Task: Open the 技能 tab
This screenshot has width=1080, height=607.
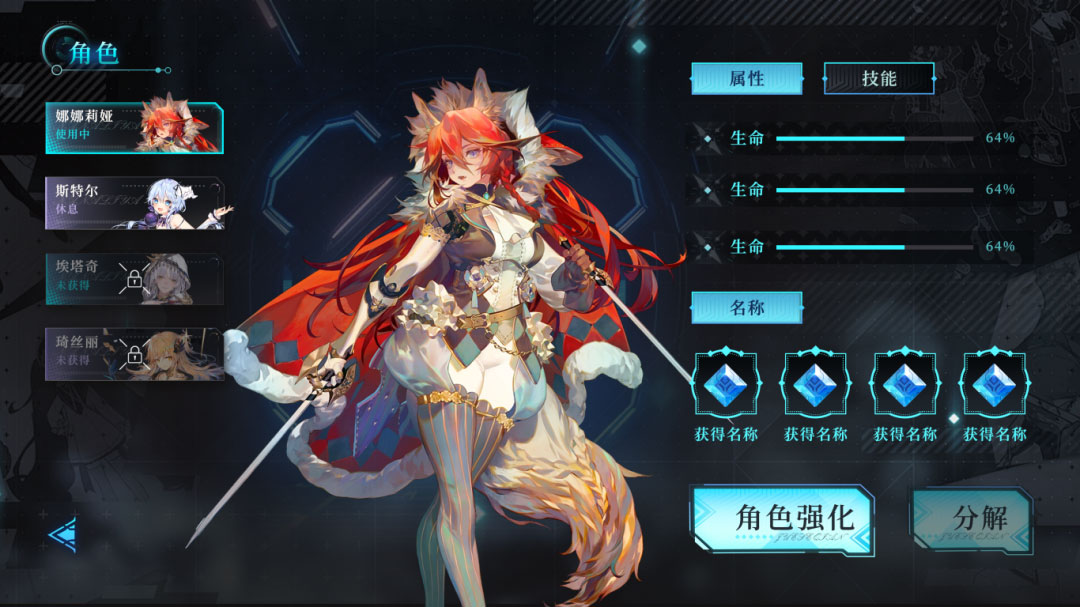Action: 879,78
